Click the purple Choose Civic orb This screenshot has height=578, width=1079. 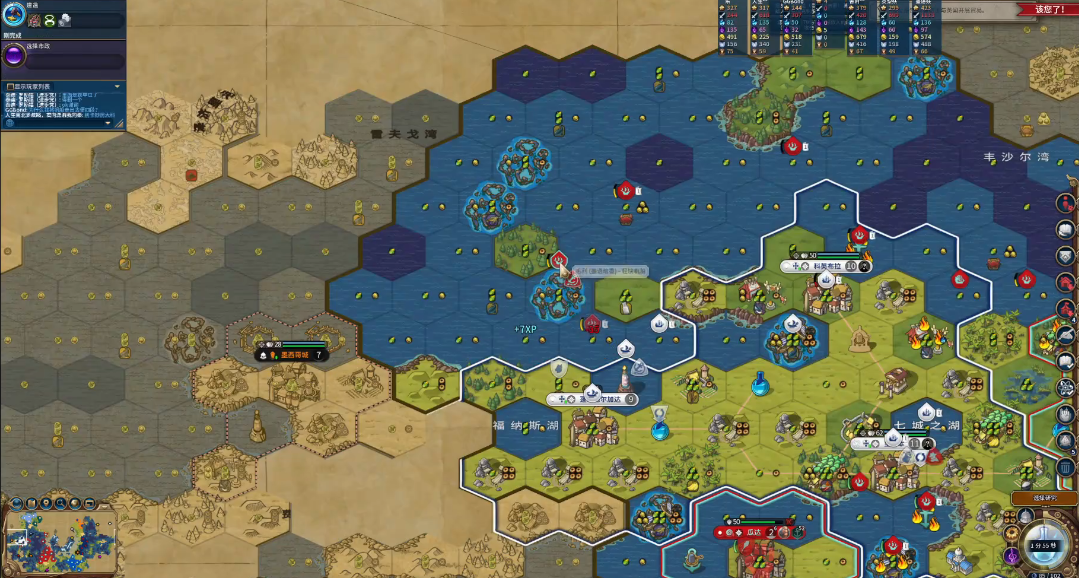13,56
